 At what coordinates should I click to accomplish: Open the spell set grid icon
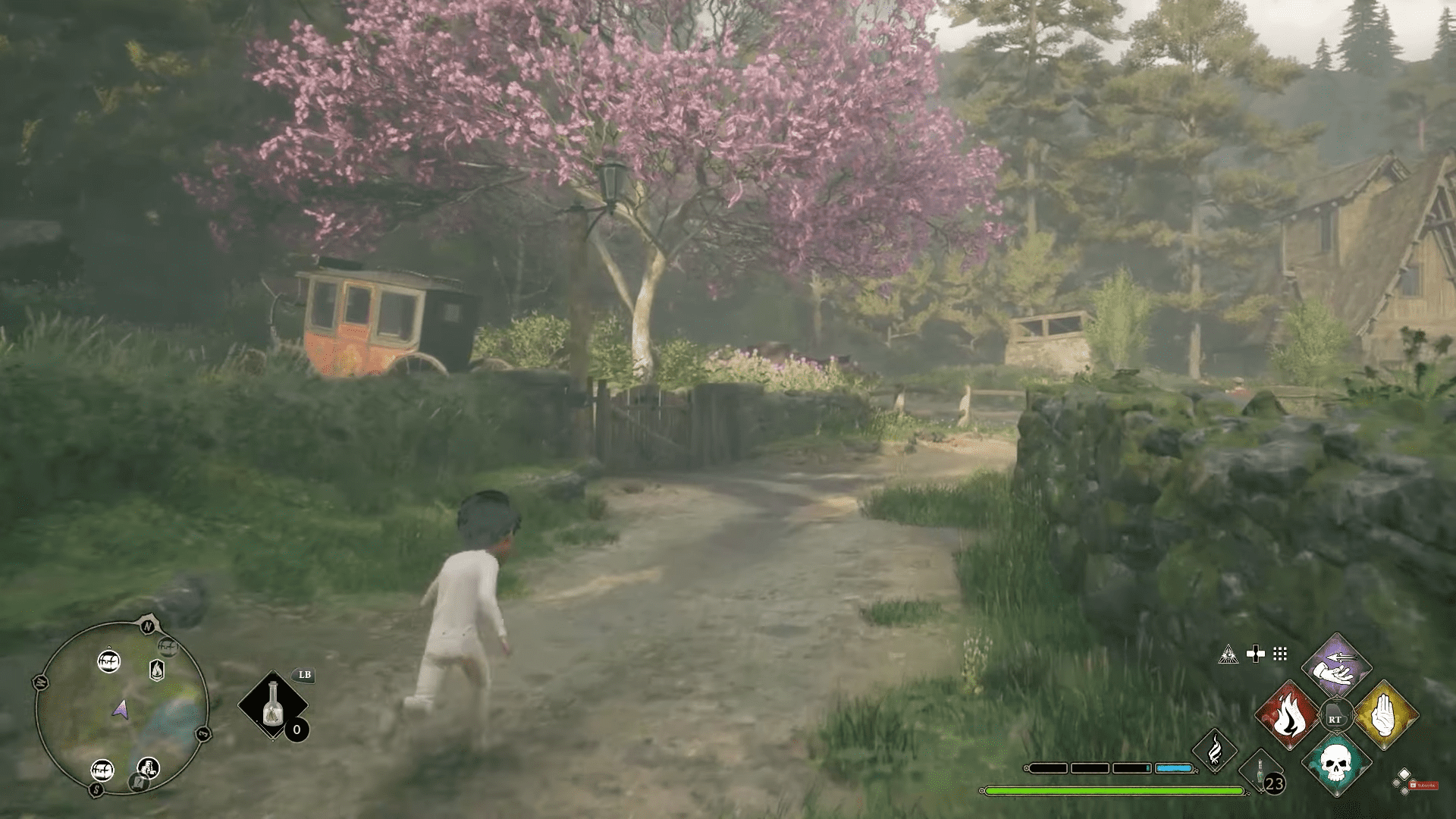click(x=1280, y=652)
